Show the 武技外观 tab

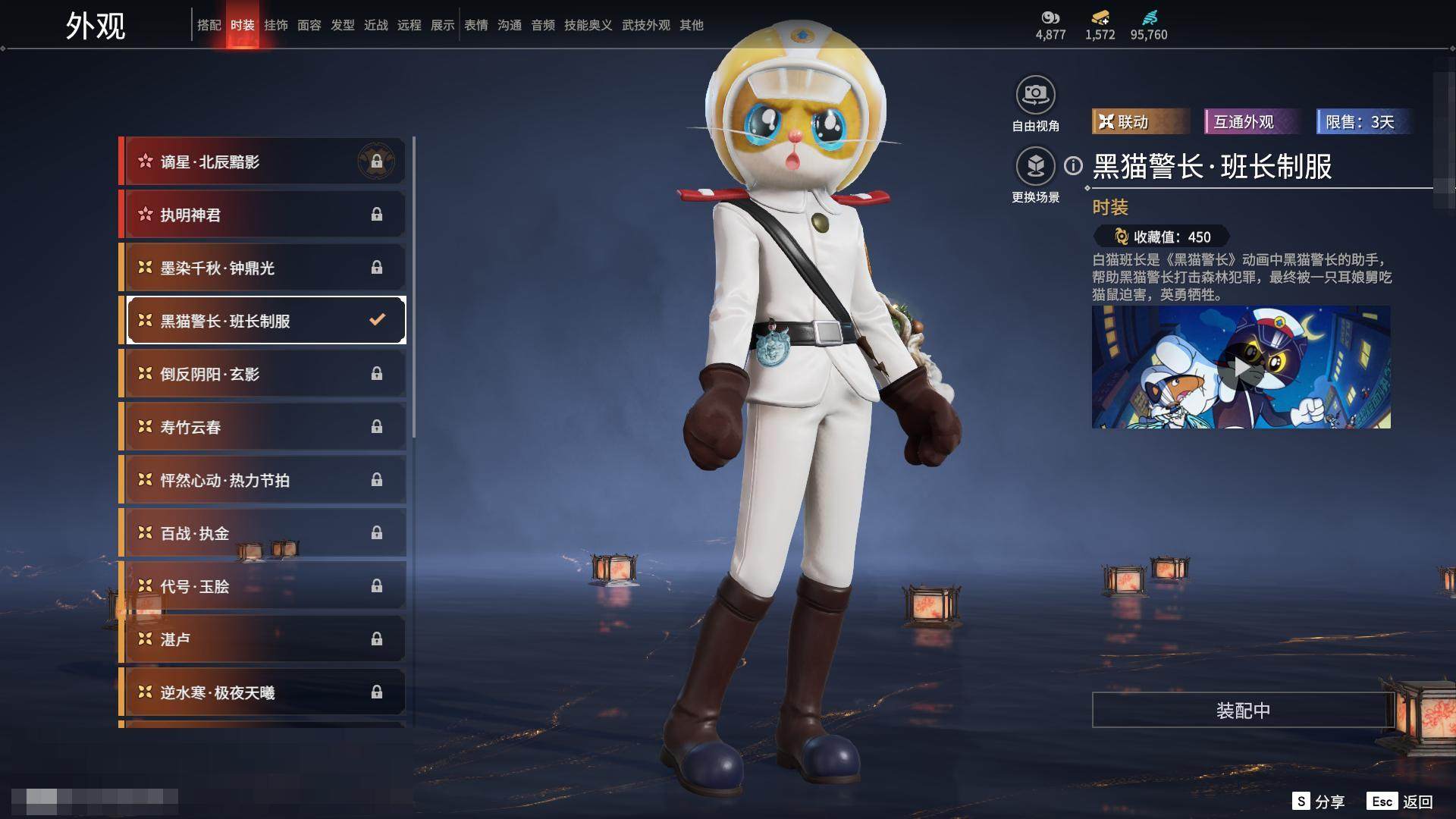tap(646, 25)
